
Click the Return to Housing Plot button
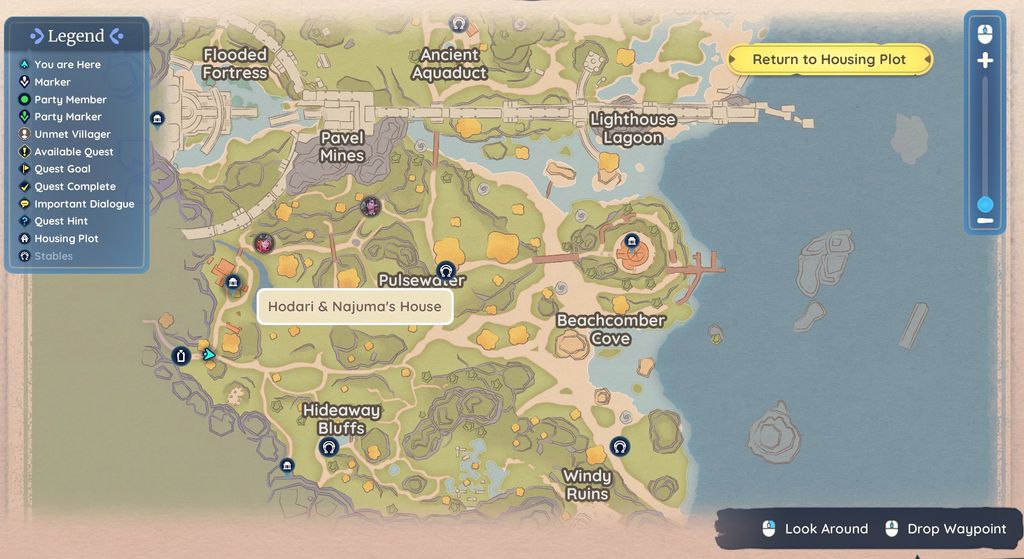pyautogui.click(x=829, y=60)
